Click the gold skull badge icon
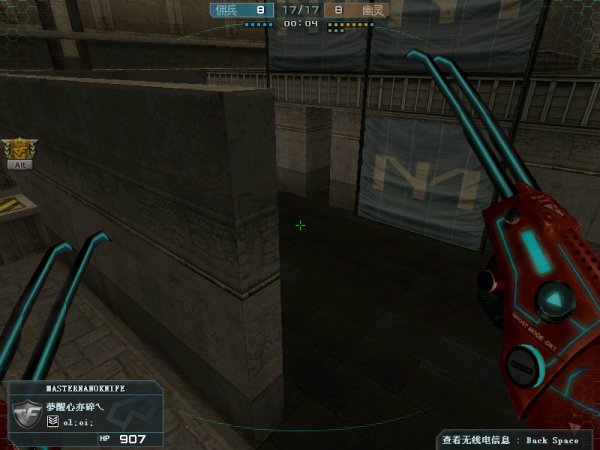 [x=19, y=149]
